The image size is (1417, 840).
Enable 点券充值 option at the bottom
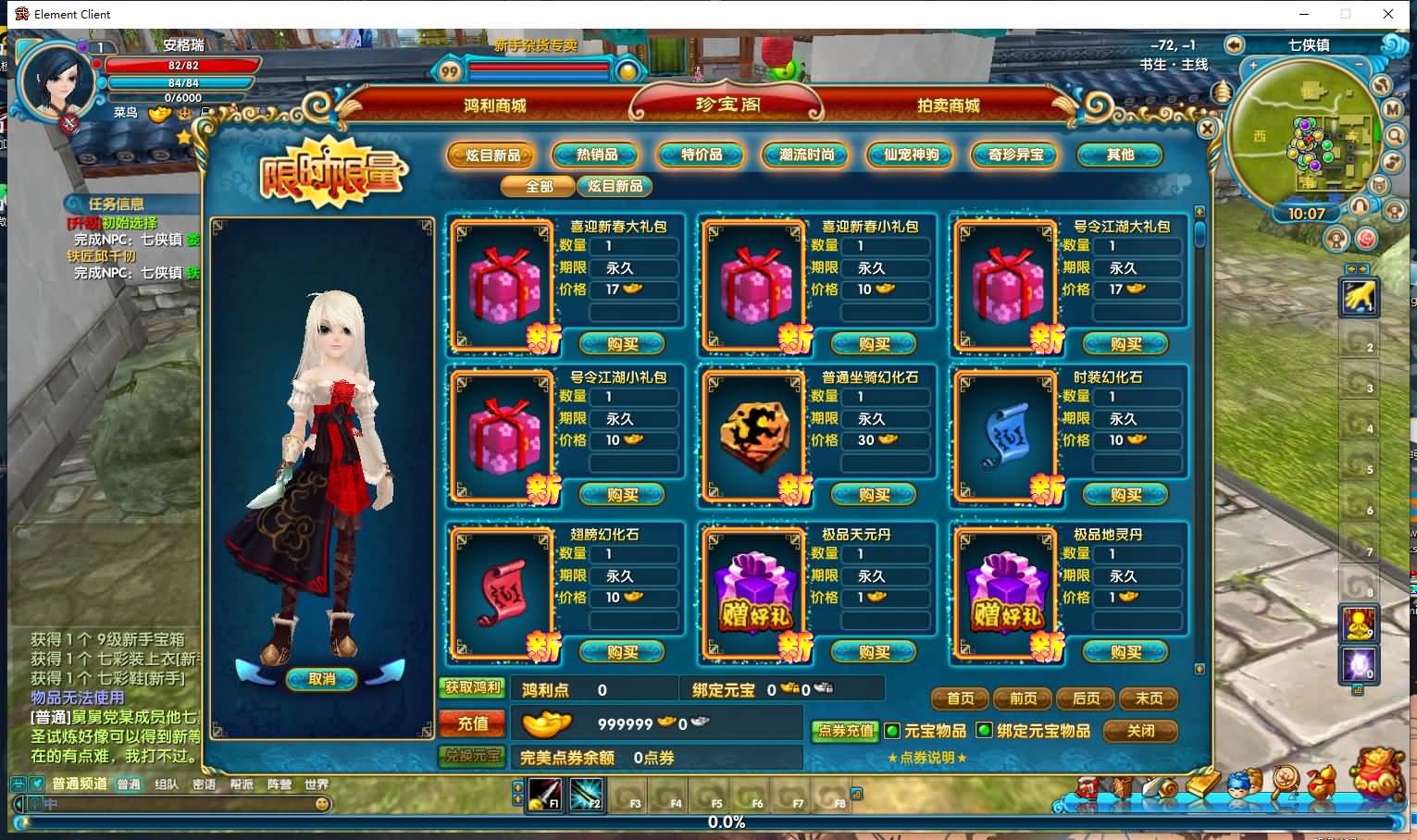(x=845, y=730)
